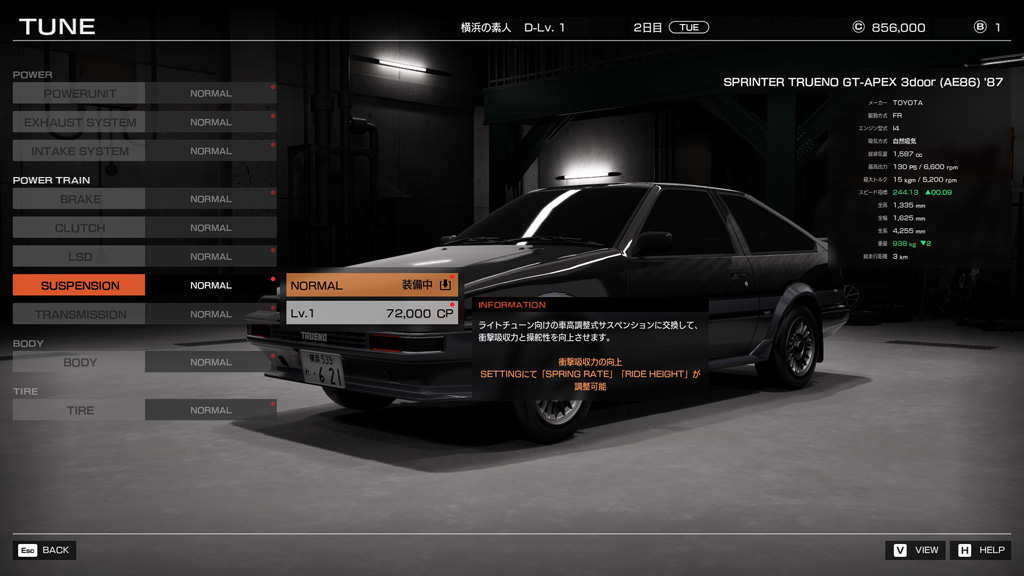Choose the Lv.1 suspension for 72,000 CP

[371, 313]
